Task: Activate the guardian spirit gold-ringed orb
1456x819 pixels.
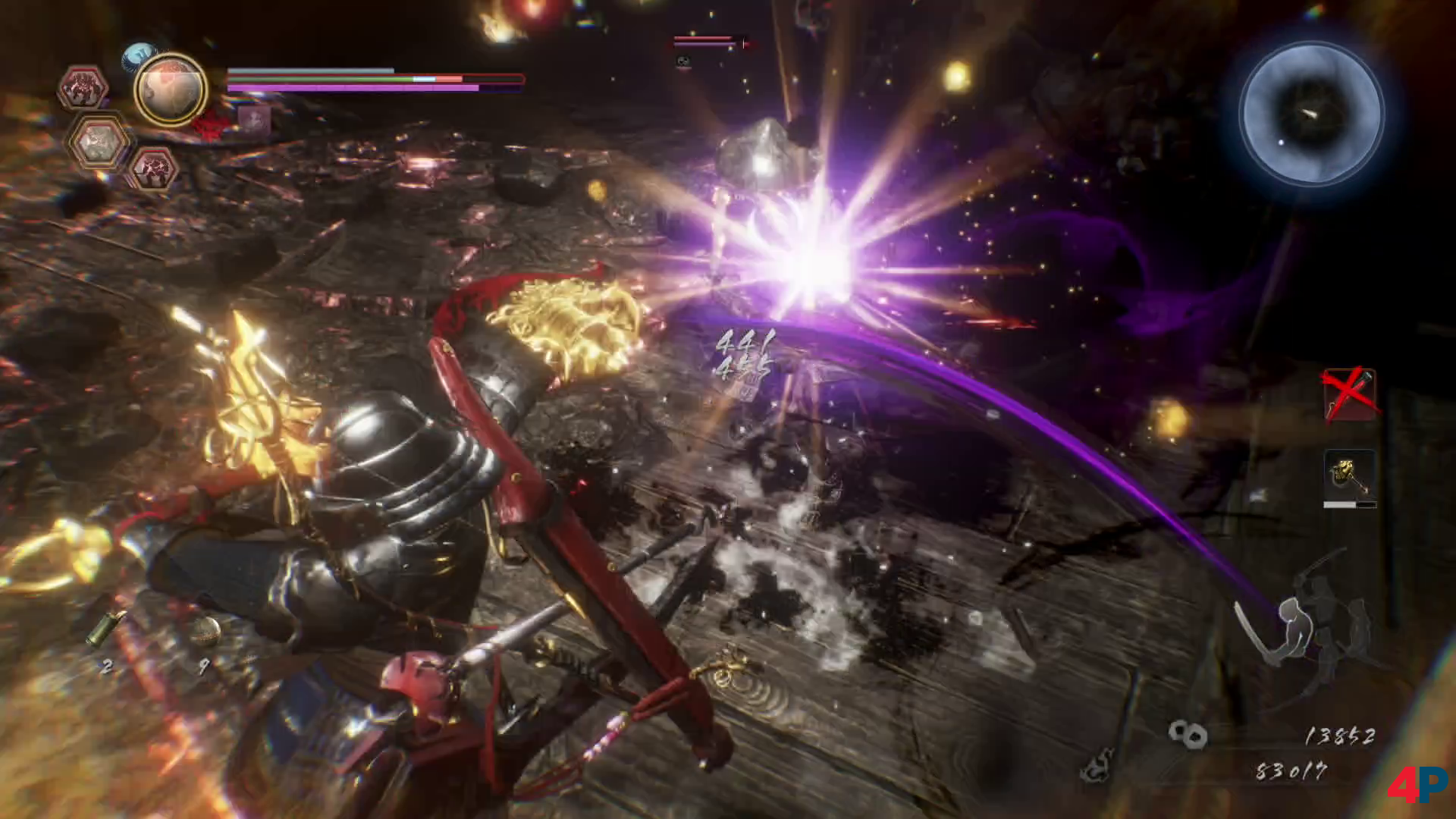Action: 171,90
